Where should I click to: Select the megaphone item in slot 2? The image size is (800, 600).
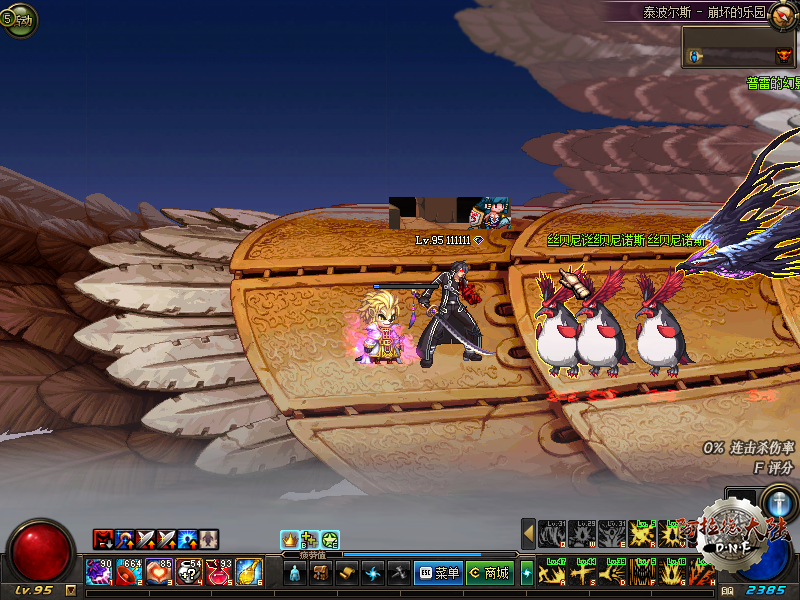click(129, 572)
